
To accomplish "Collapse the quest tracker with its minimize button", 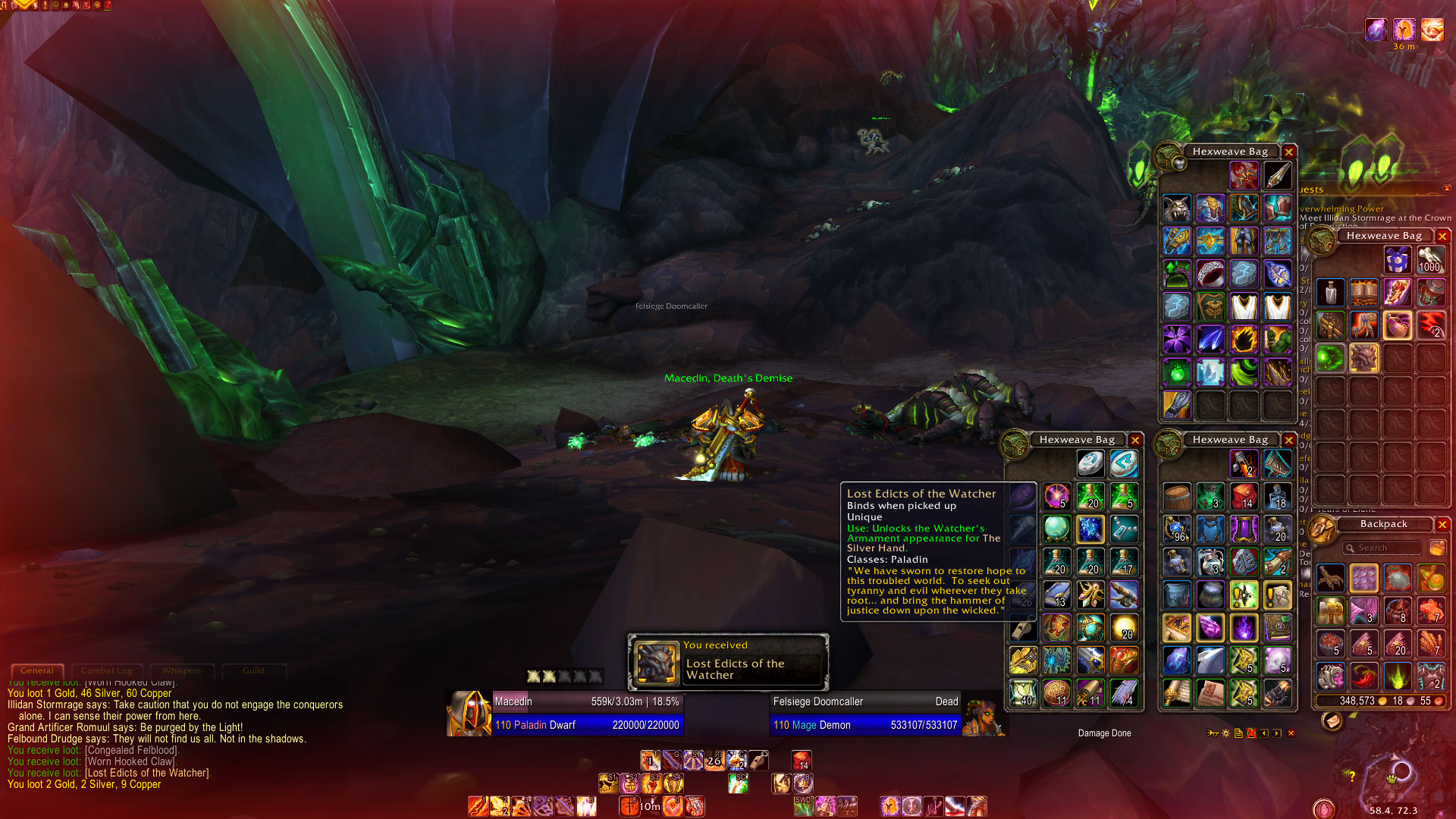I will point(1446,188).
